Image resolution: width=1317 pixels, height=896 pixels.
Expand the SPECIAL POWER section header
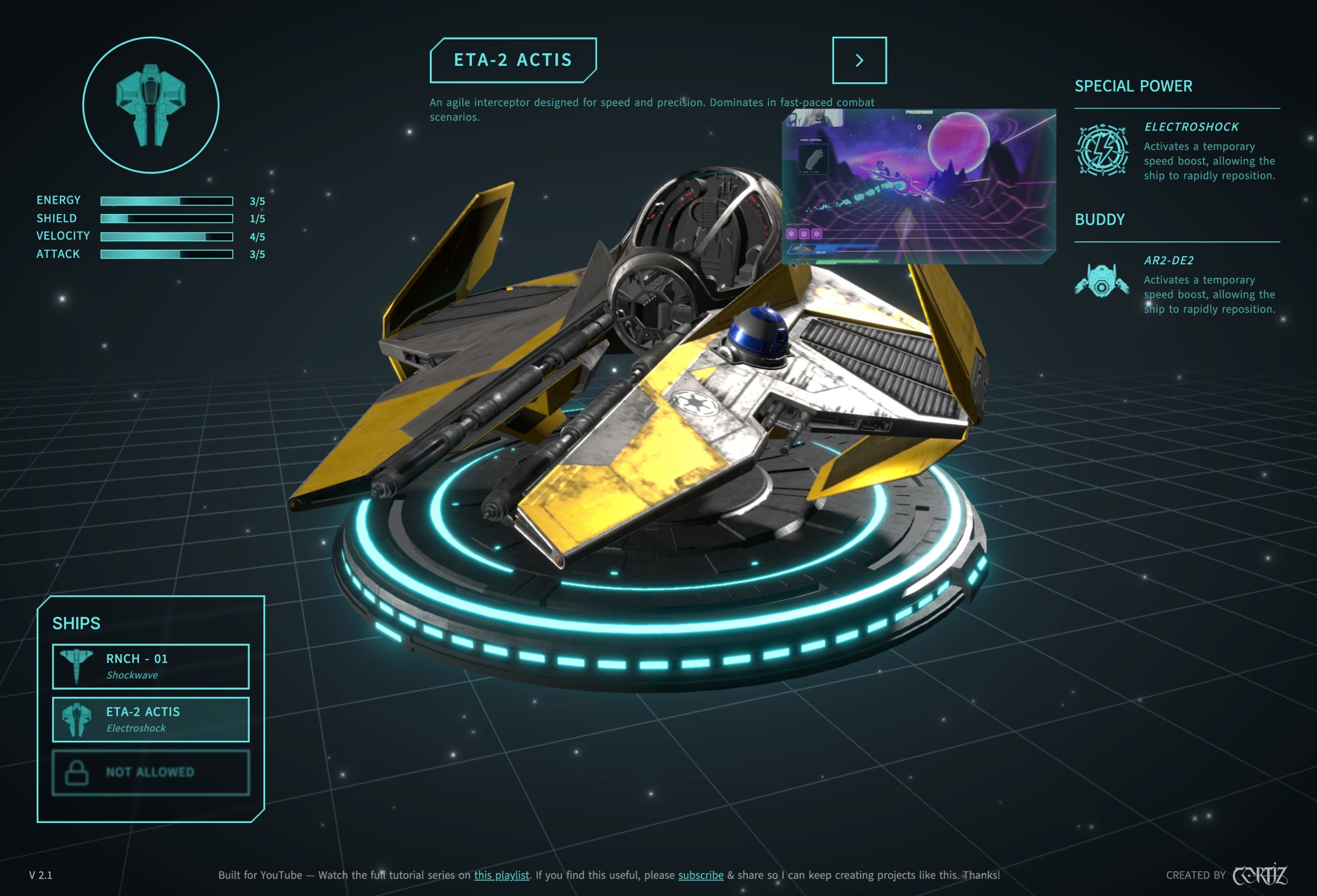pyautogui.click(x=1133, y=86)
